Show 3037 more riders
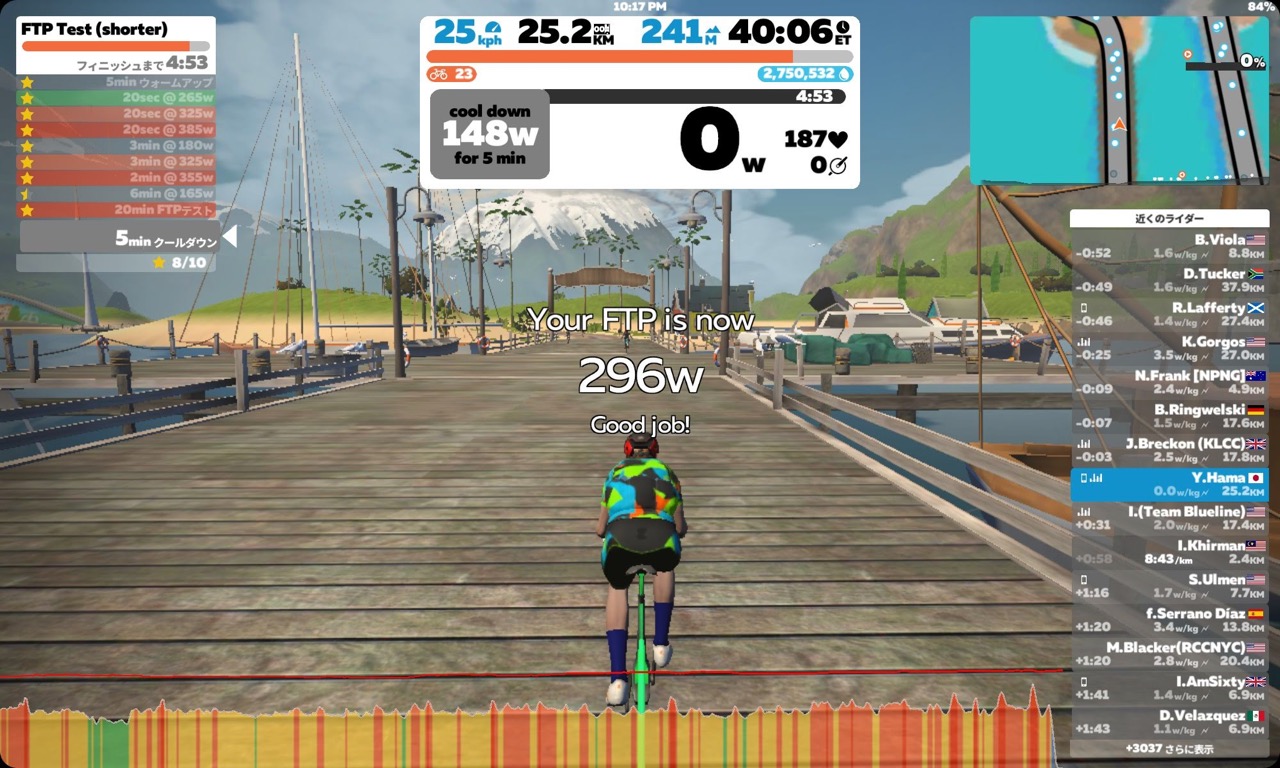 (x=1169, y=748)
